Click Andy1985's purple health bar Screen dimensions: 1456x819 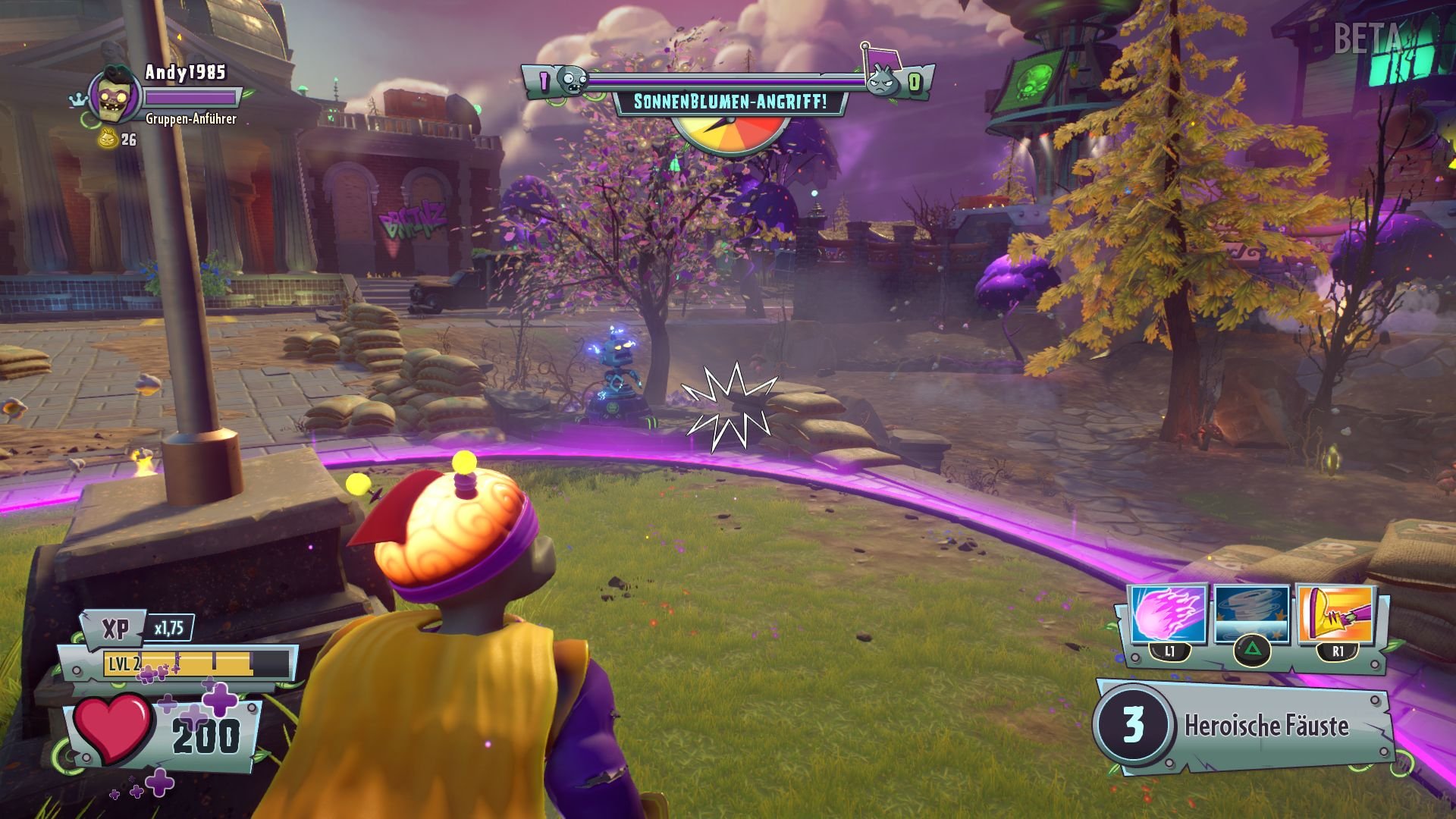click(192, 99)
